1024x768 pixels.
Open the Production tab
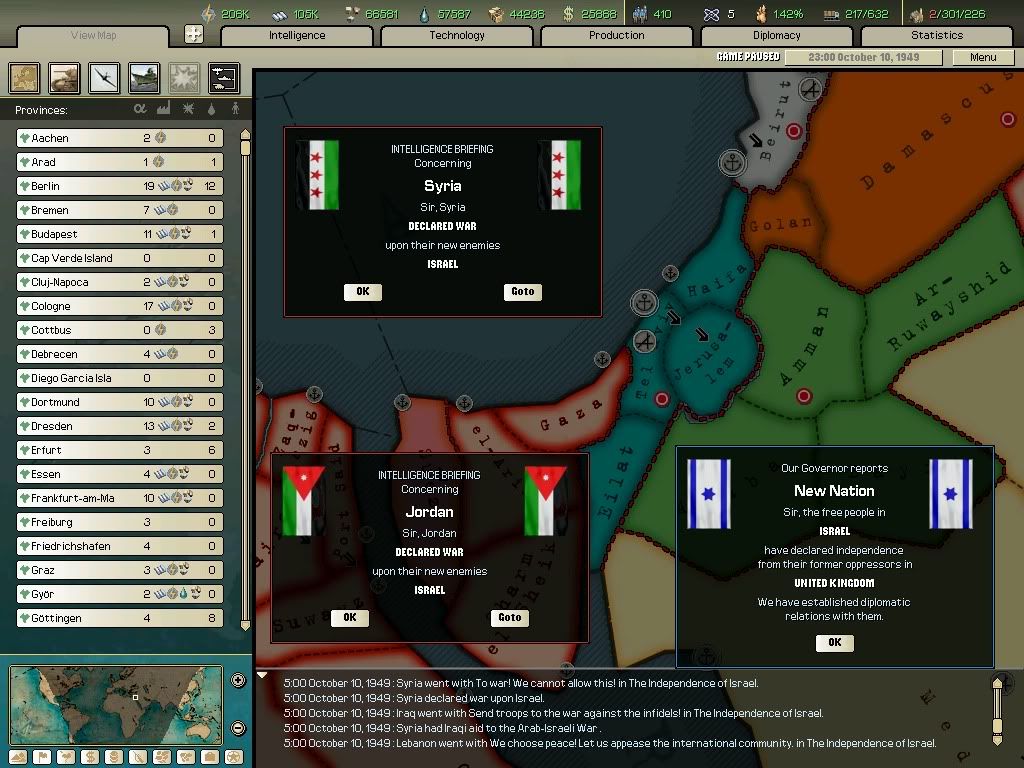pos(617,36)
